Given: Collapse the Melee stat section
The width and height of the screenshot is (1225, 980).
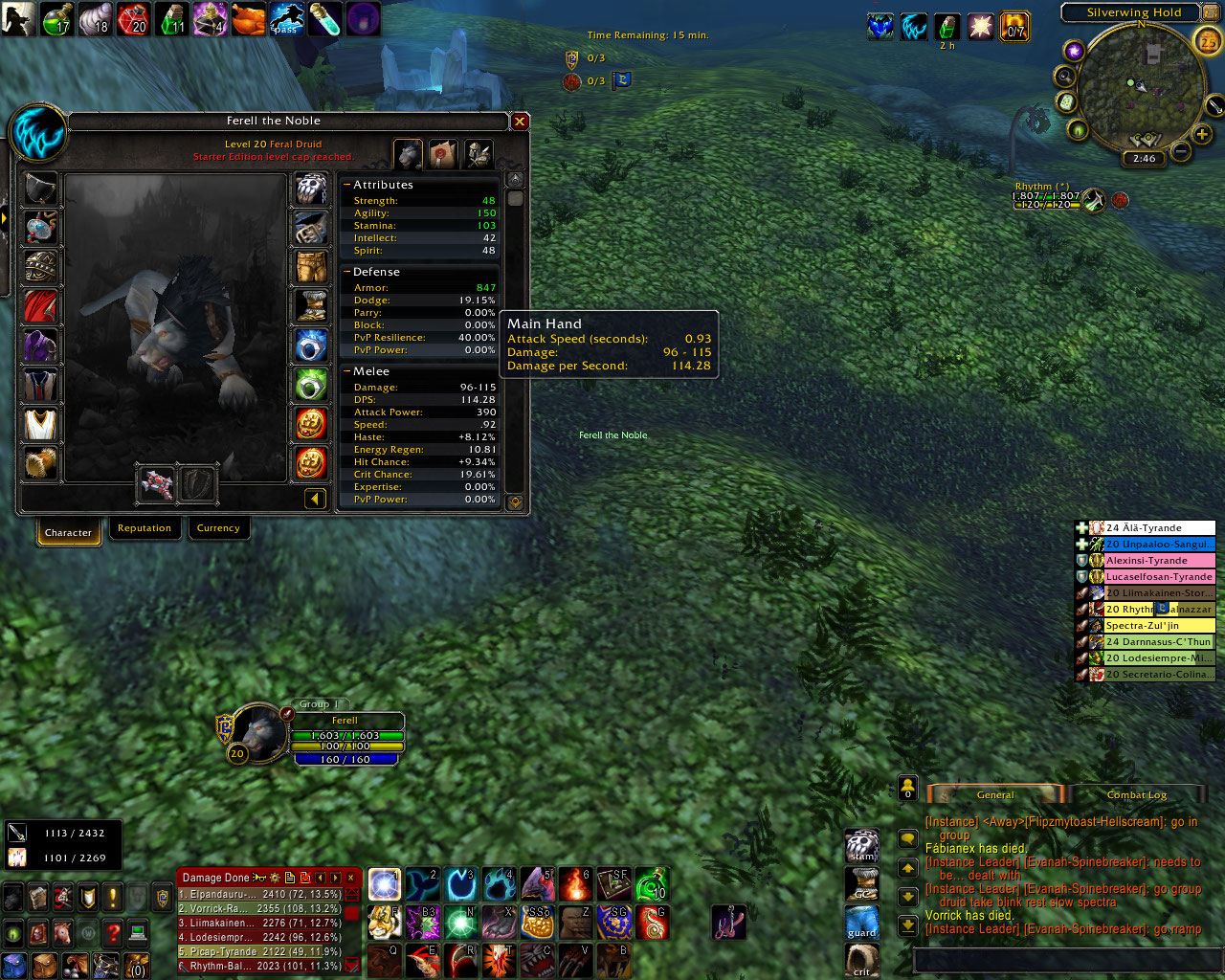Looking at the screenshot, I should coord(347,371).
